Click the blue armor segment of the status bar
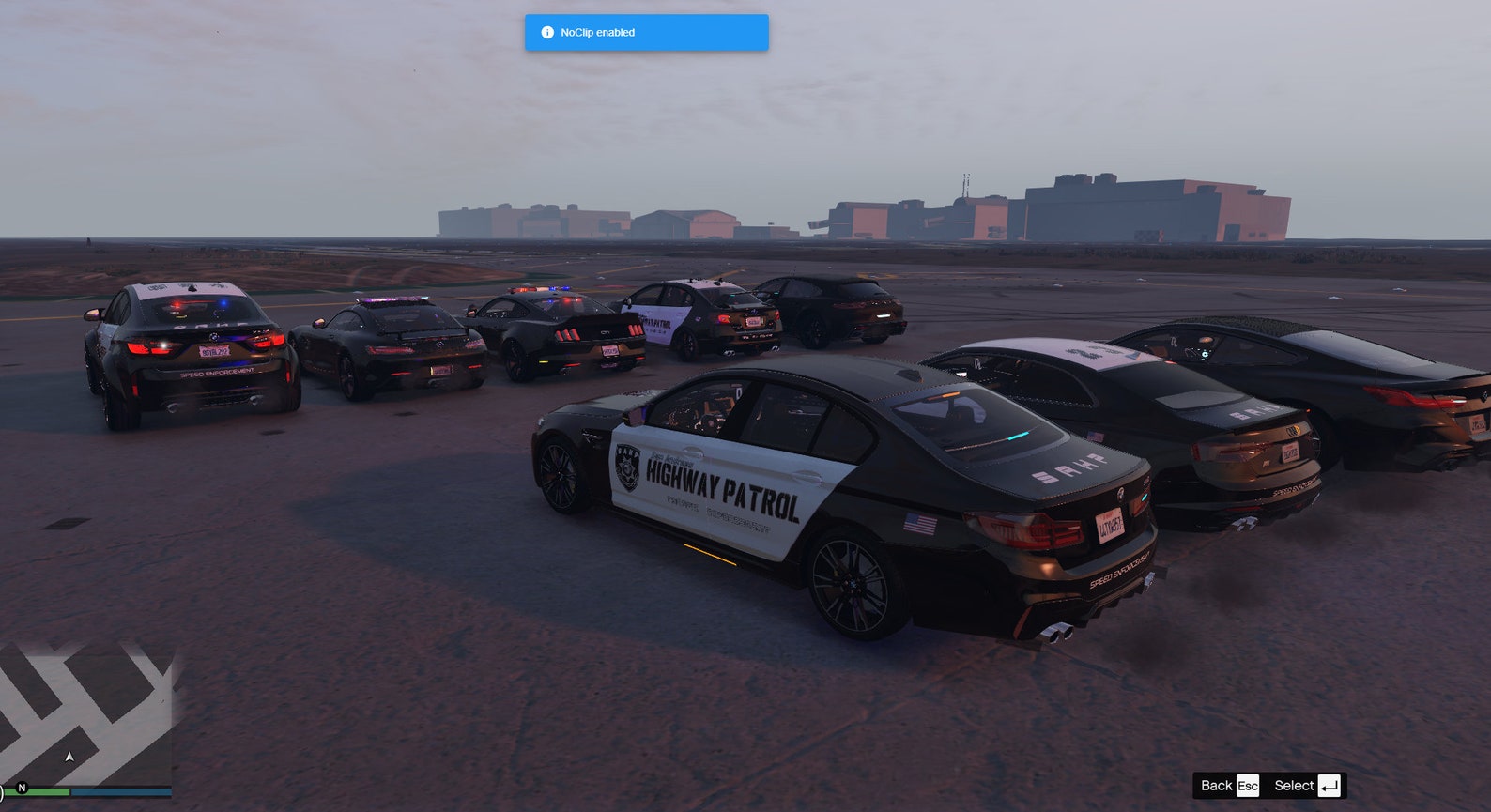Viewport: 1491px width, 812px height. [x=122, y=791]
